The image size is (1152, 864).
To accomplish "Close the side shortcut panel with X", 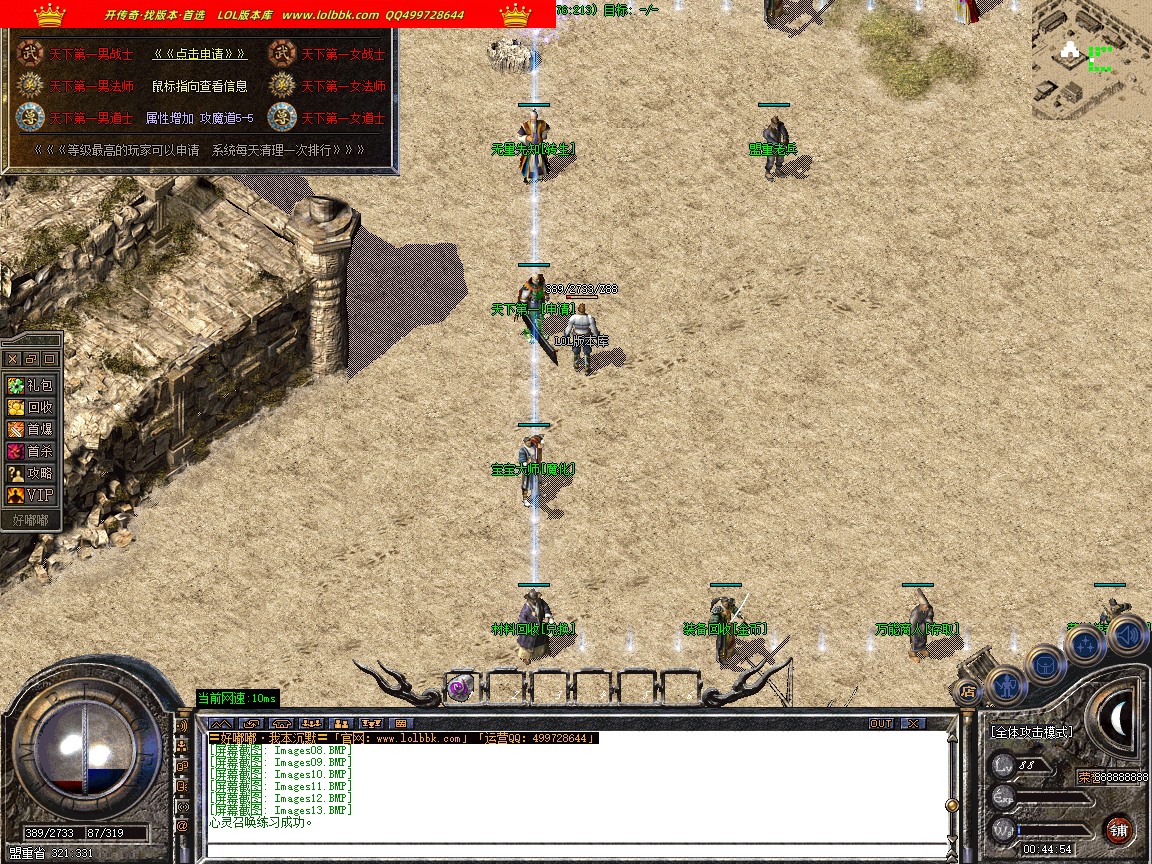I will 12,358.
